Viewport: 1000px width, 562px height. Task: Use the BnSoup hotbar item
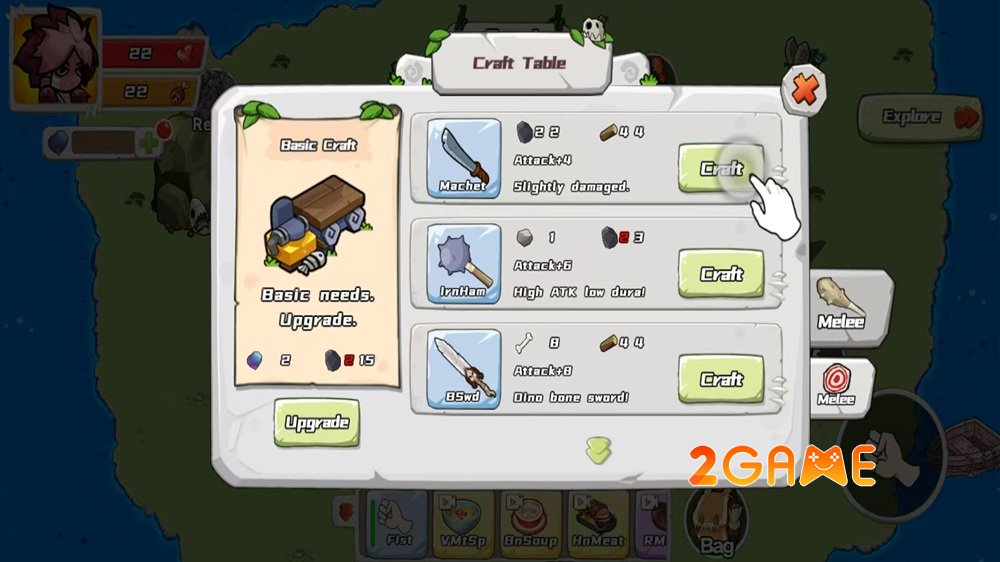(x=530, y=522)
